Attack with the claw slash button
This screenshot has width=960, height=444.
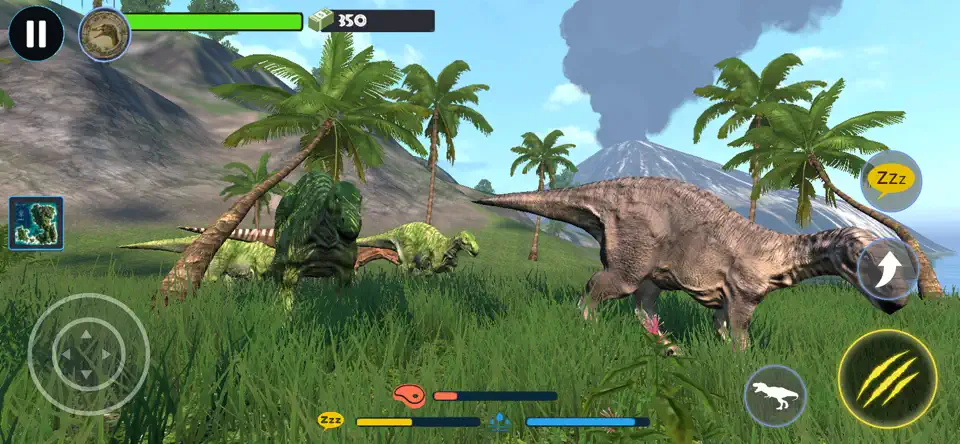coord(887,379)
